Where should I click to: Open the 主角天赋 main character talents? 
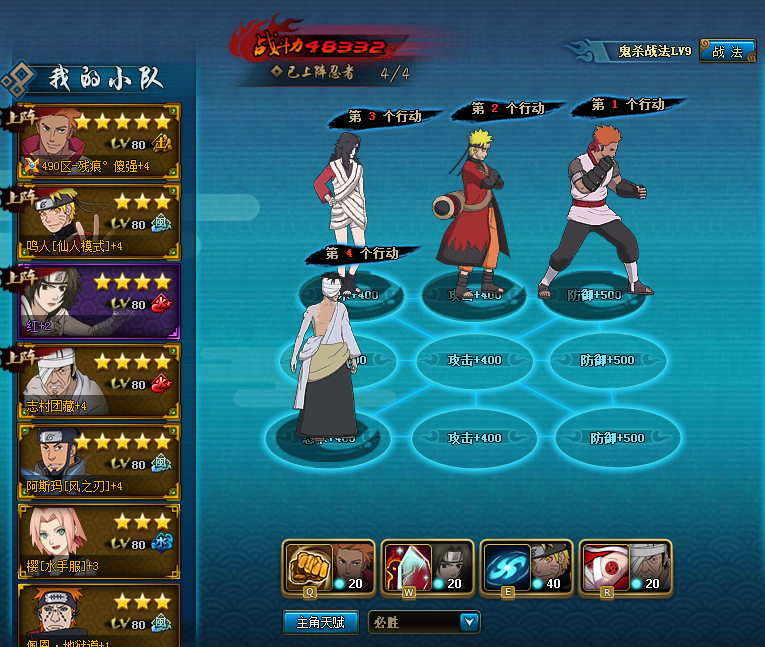(320, 622)
